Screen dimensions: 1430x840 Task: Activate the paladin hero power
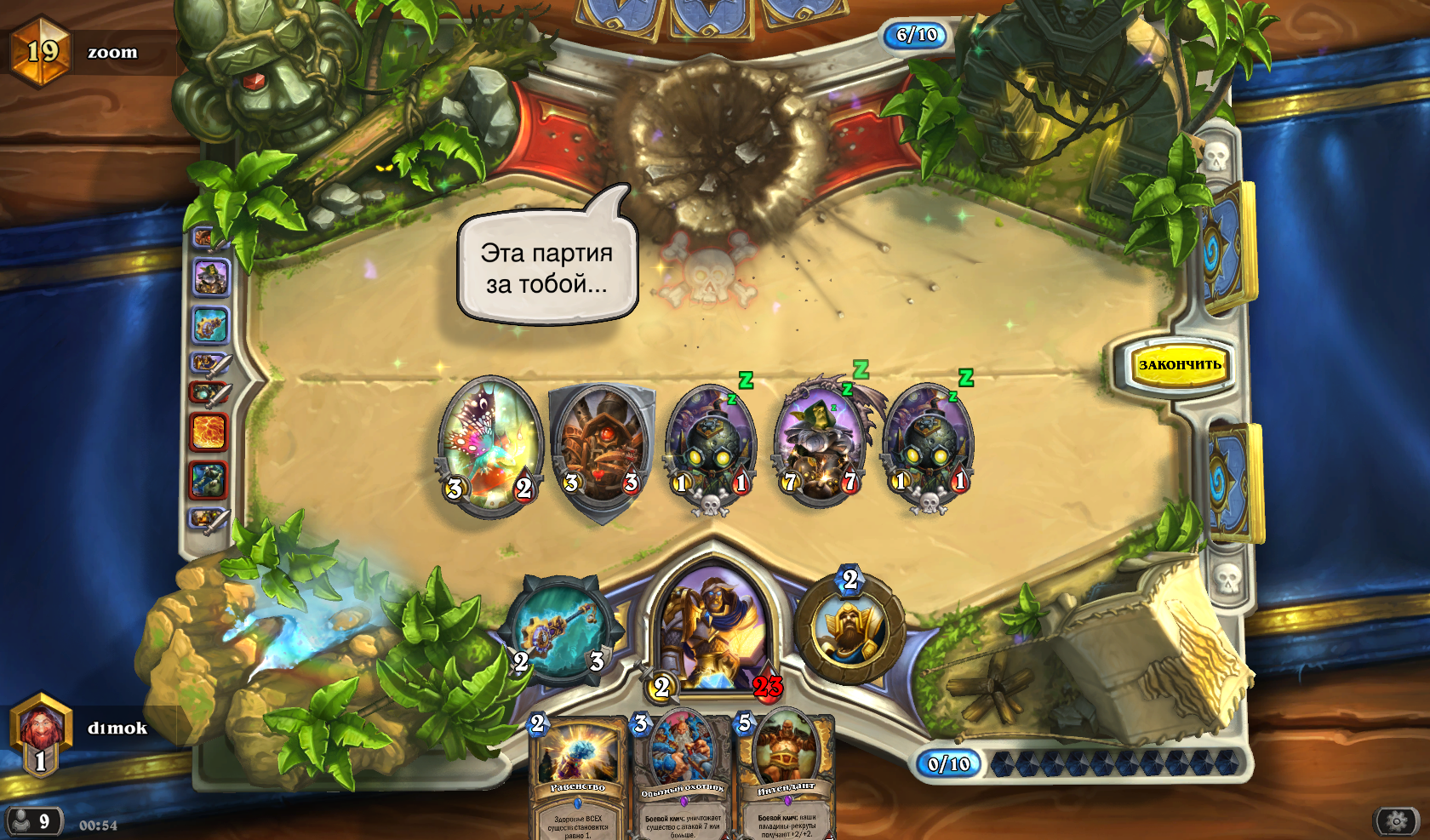pyautogui.click(x=849, y=630)
